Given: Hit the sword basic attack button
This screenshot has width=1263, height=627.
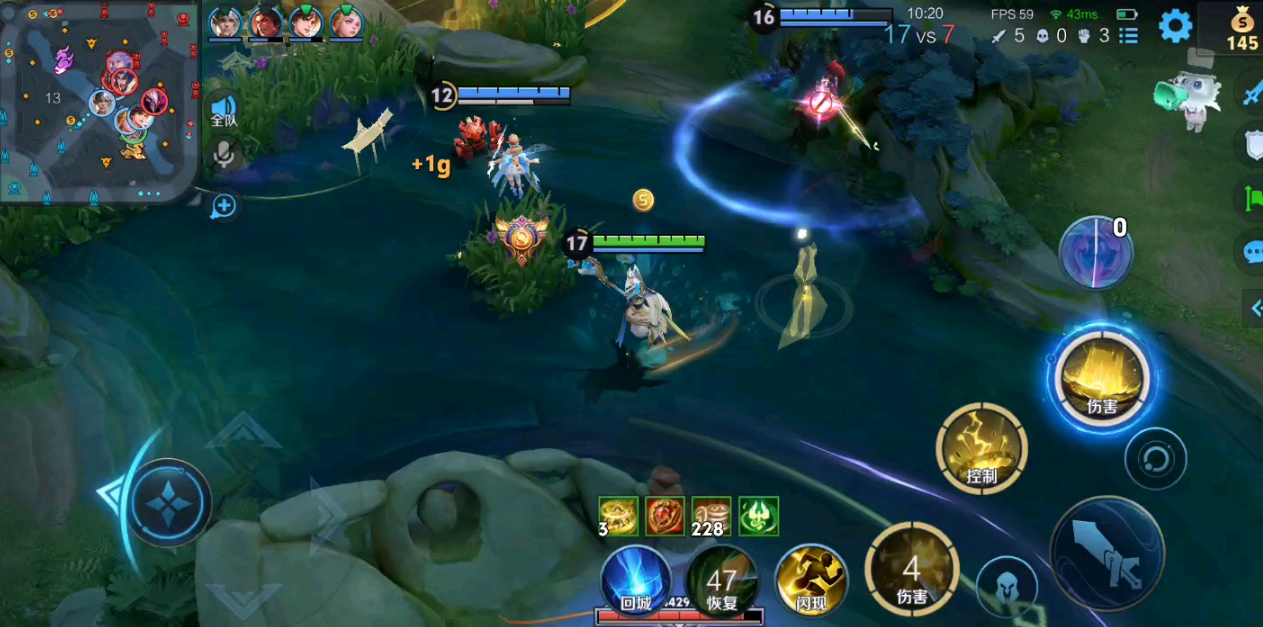Looking at the screenshot, I should pyautogui.click(x=1107, y=553).
